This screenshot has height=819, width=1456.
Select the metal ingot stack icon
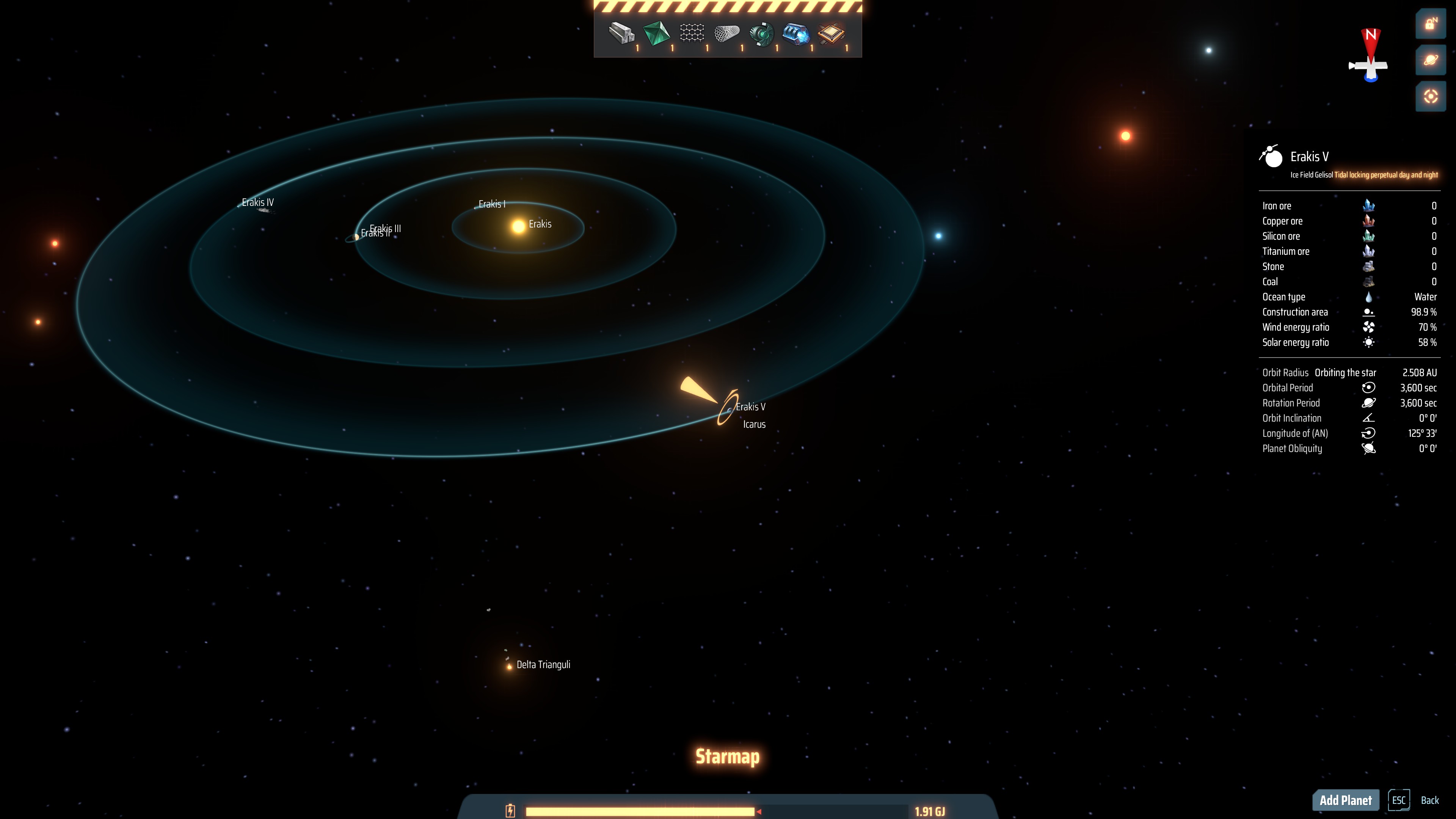621,33
